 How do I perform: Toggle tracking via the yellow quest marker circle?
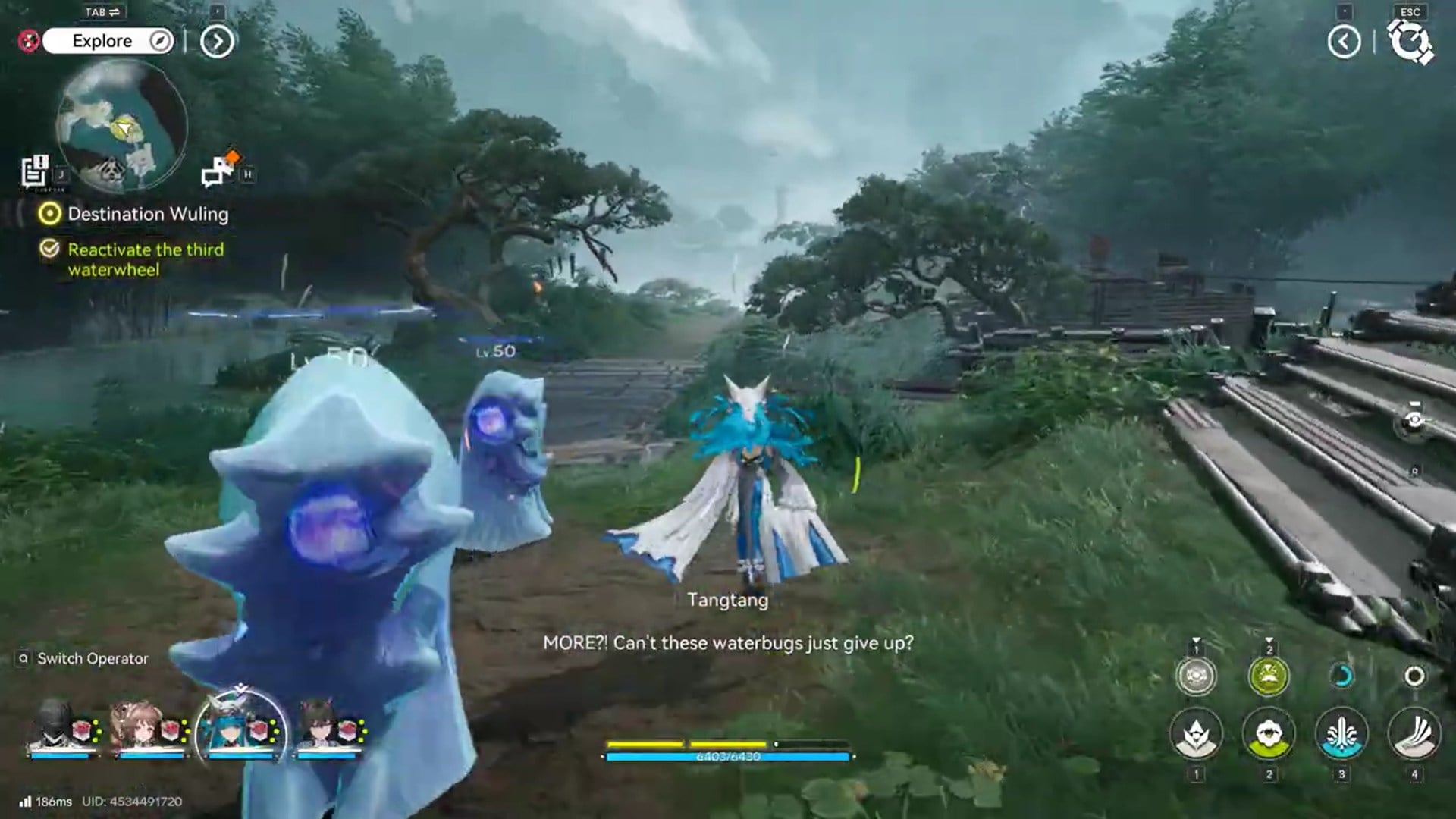click(51, 214)
